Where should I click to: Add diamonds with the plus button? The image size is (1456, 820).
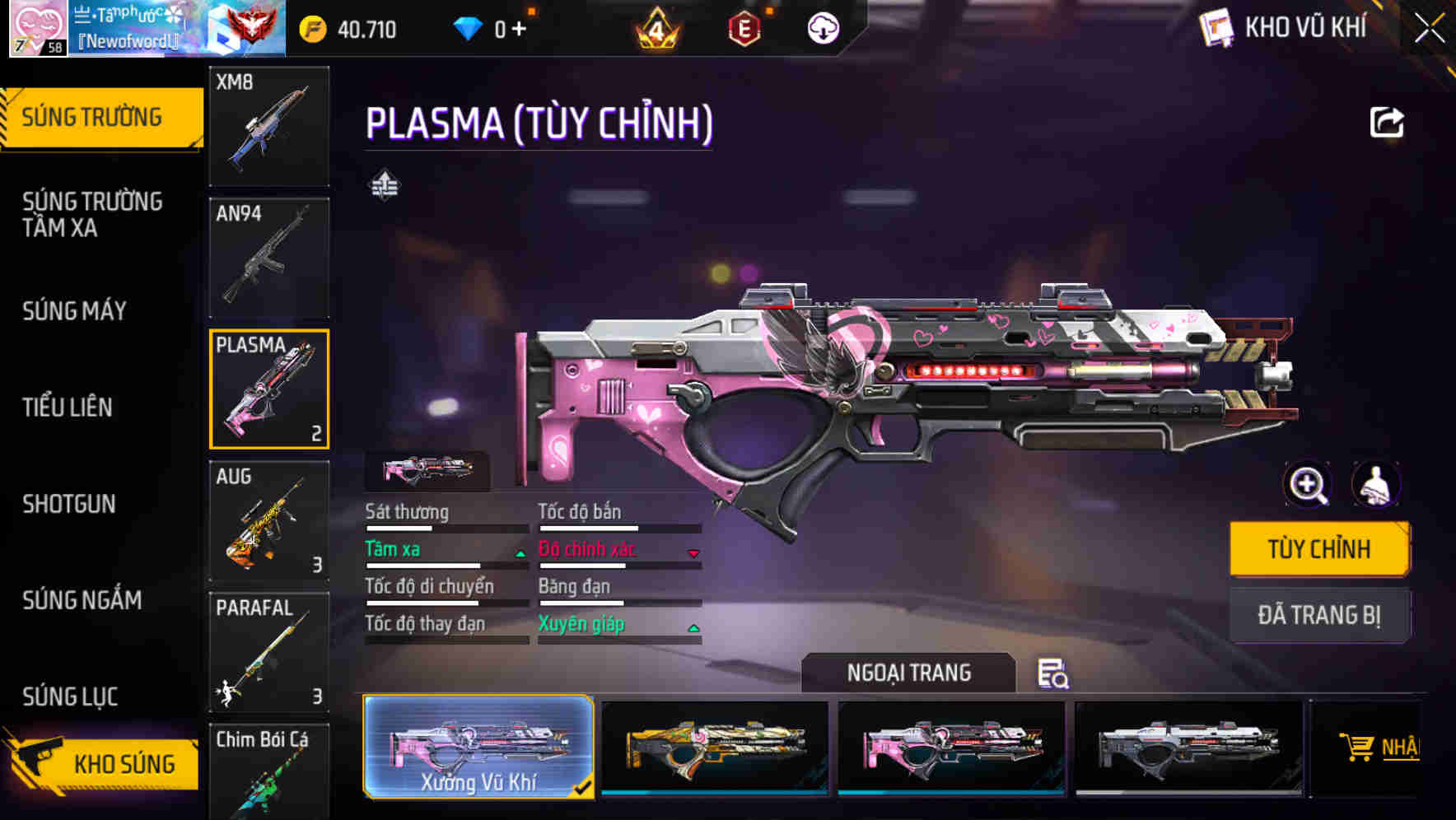[x=519, y=30]
